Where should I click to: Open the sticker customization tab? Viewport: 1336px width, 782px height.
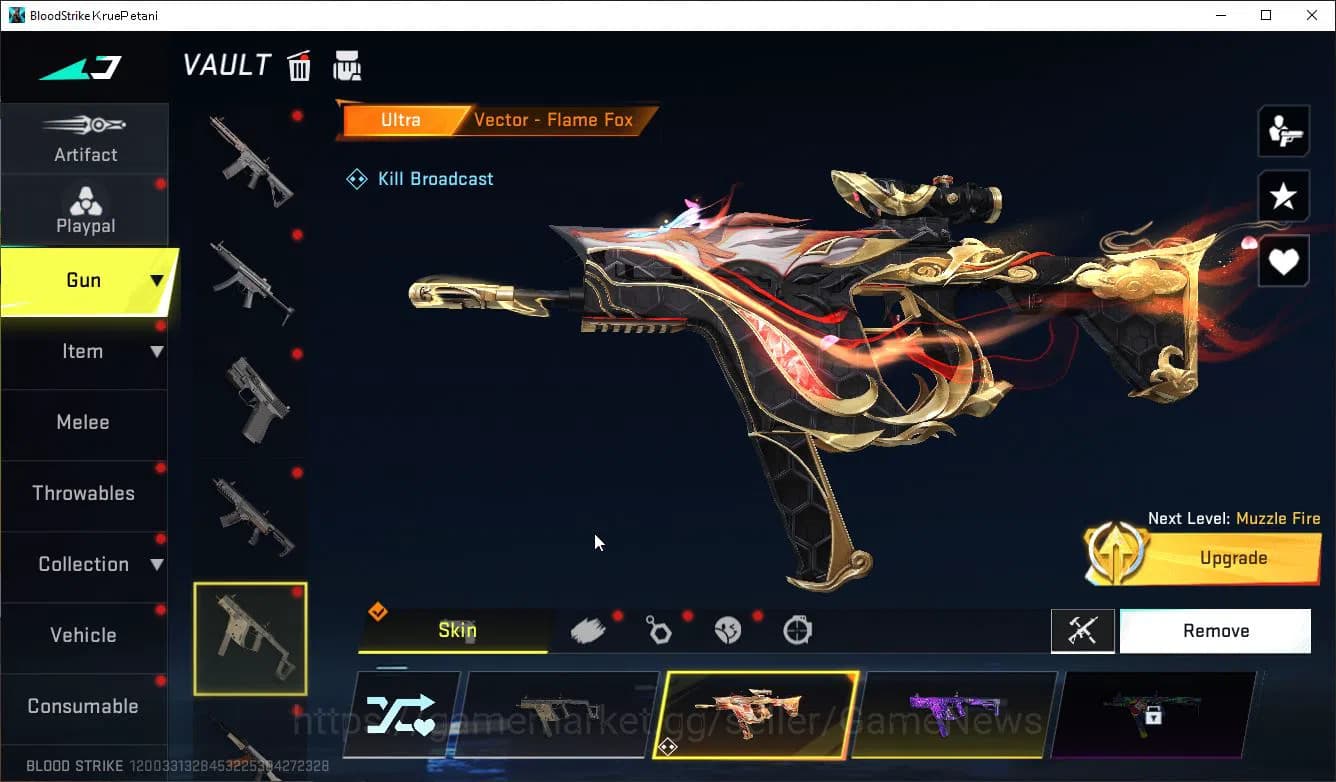[x=728, y=629]
